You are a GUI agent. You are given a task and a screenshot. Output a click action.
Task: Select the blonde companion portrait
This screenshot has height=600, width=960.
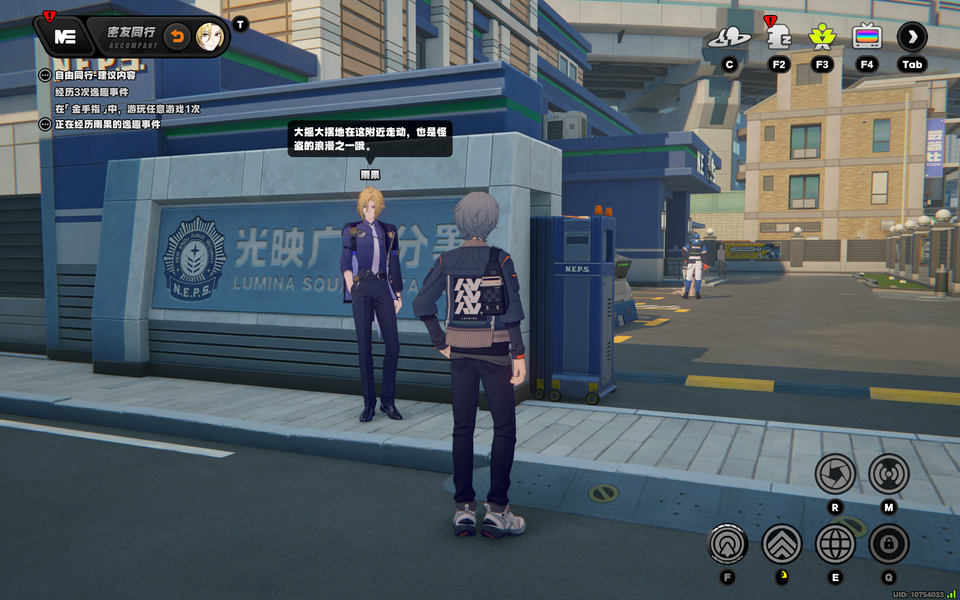pyautogui.click(x=209, y=37)
